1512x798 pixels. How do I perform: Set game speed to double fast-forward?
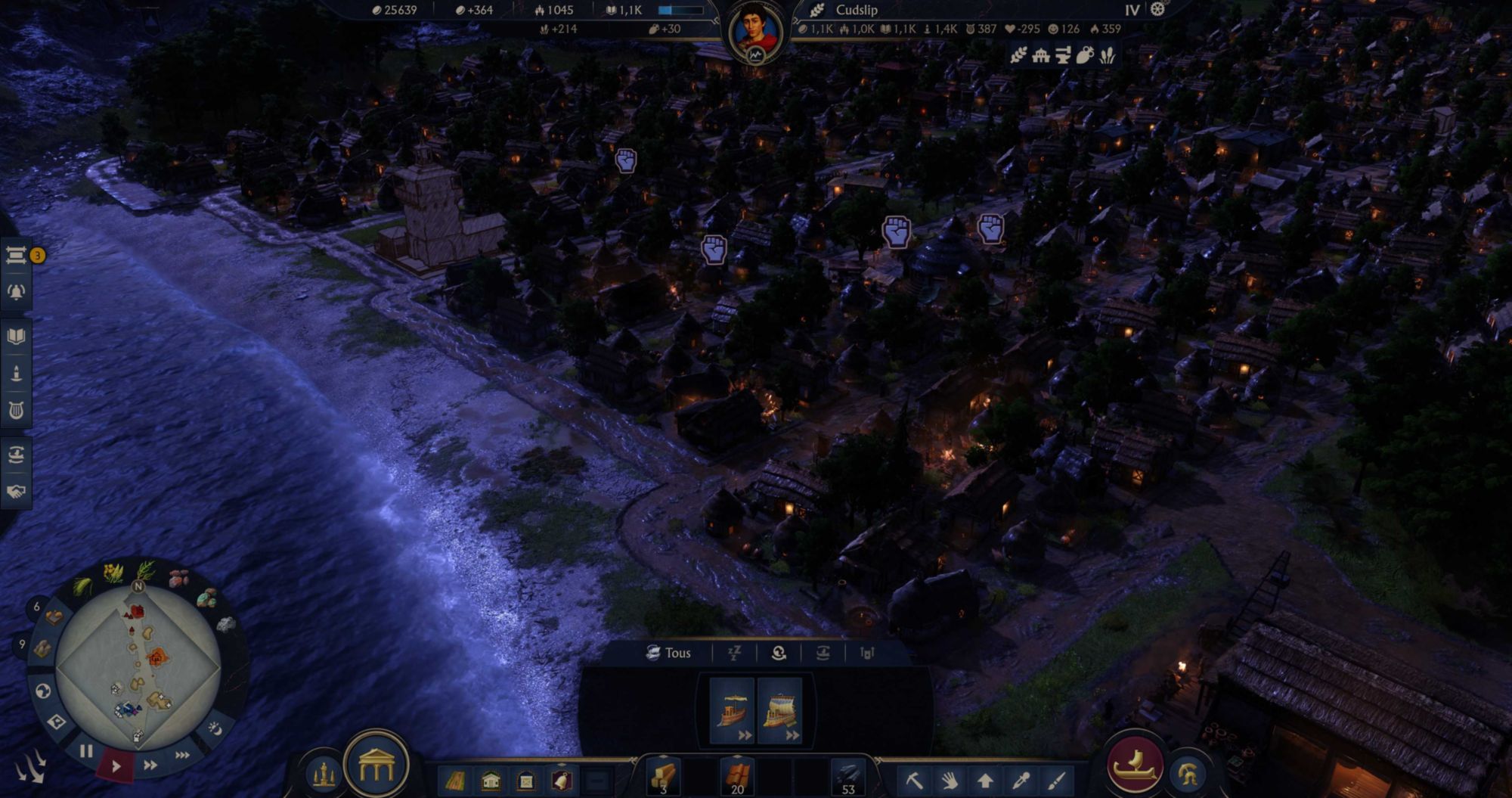[150, 765]
